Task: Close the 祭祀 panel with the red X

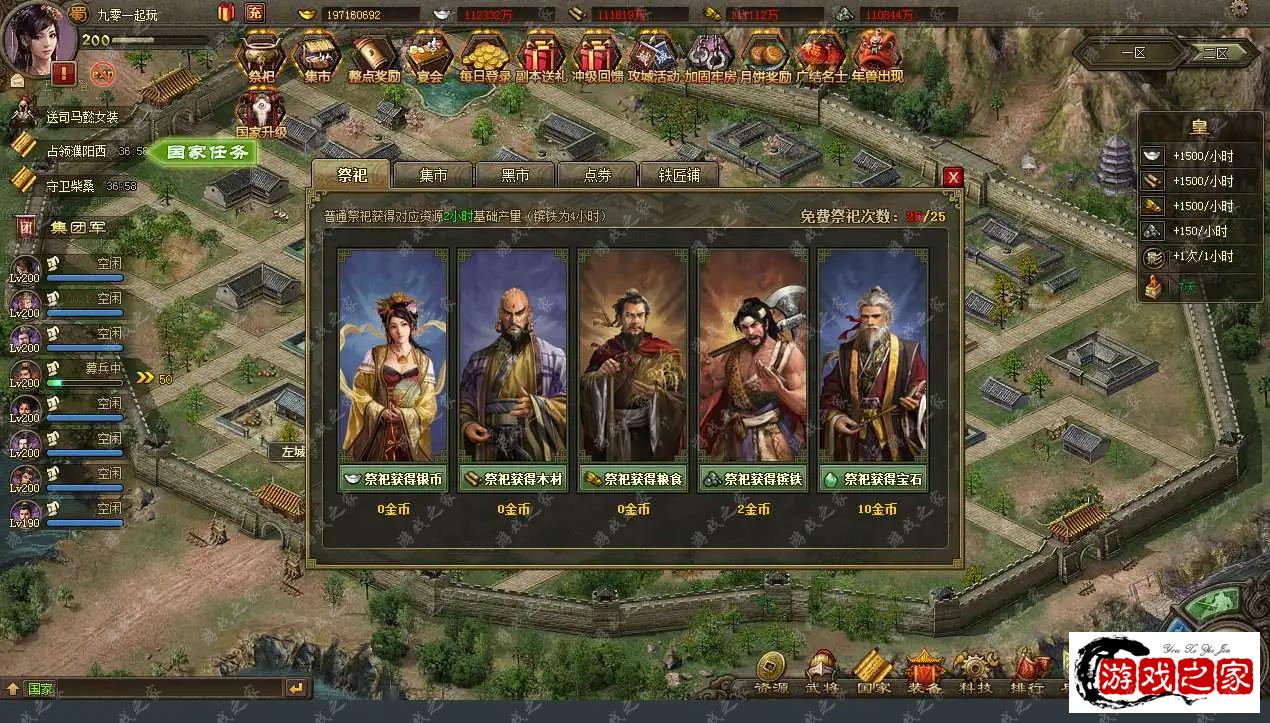Action: [x=953, y=177]
